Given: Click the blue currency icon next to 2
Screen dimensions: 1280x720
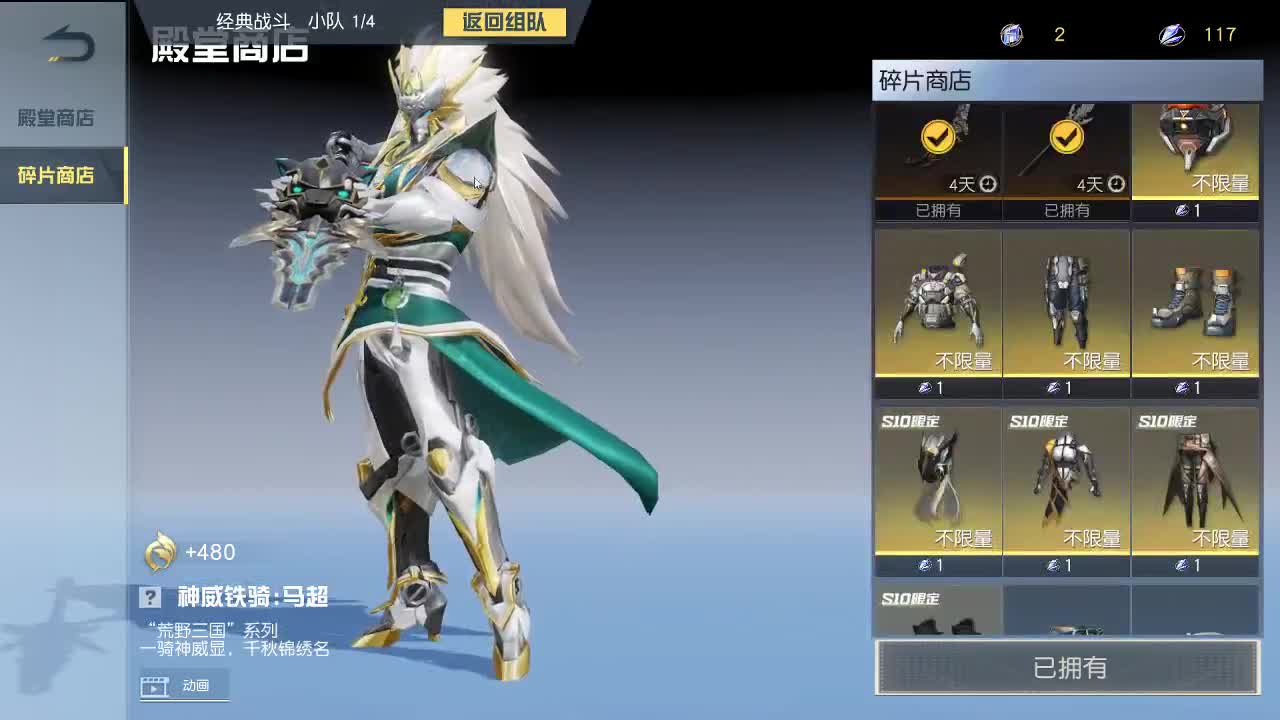Looking at the screenshot, I should click(x=1011, y=35).
